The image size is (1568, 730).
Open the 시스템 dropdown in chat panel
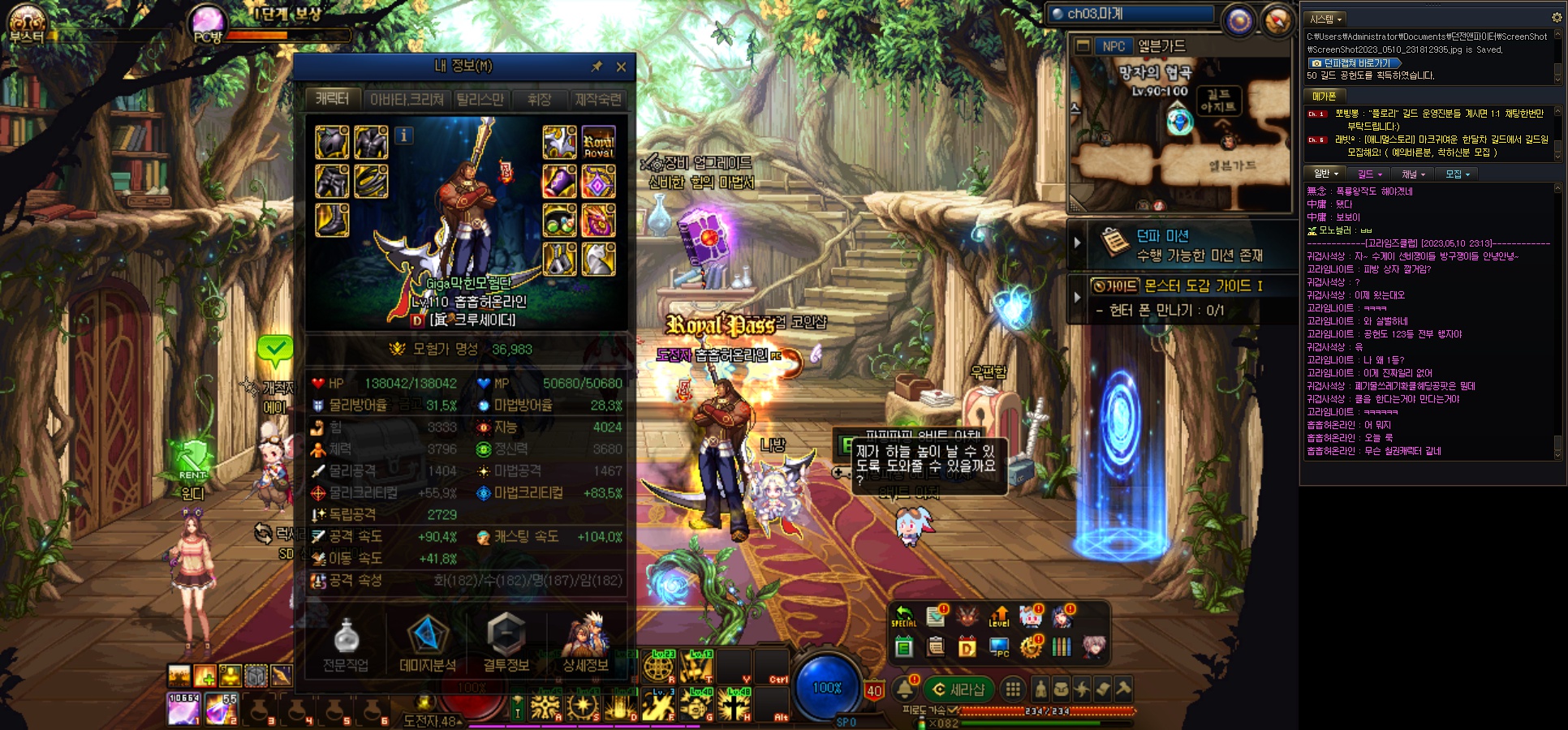coord(1326,19)
